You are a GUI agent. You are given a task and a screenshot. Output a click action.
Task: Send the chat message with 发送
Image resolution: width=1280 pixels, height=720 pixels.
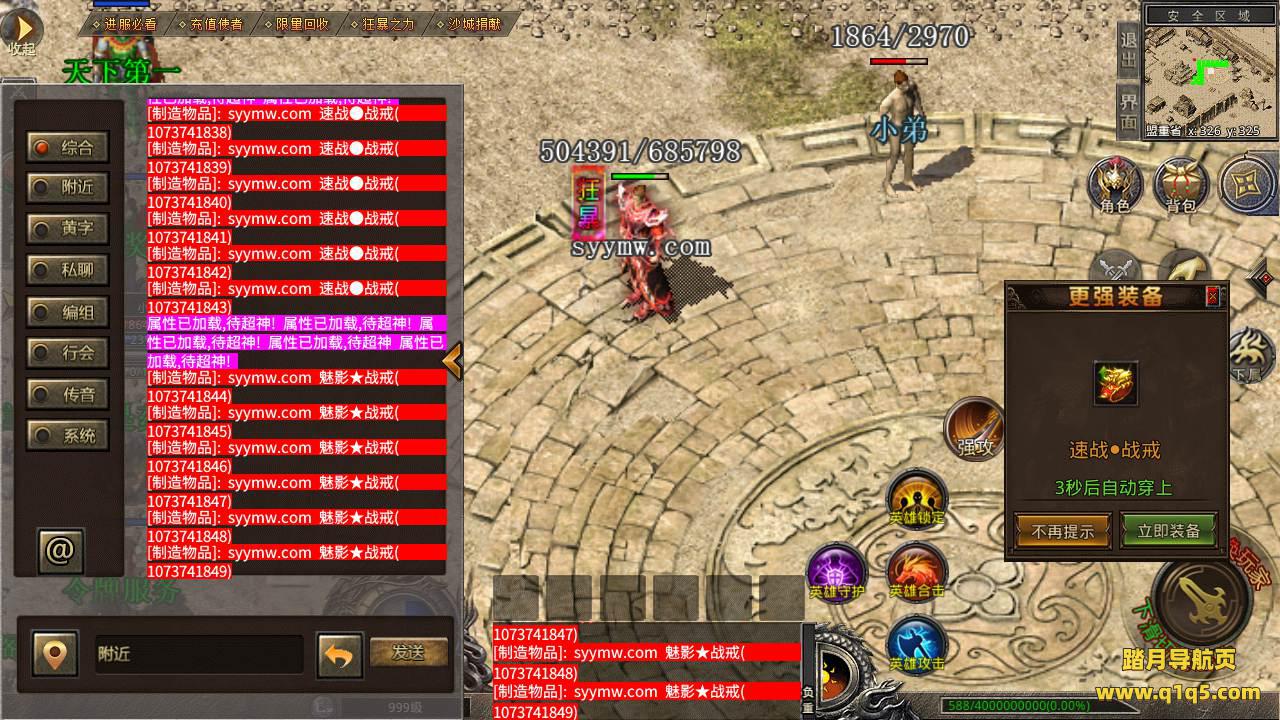click(x=408, y=653)
